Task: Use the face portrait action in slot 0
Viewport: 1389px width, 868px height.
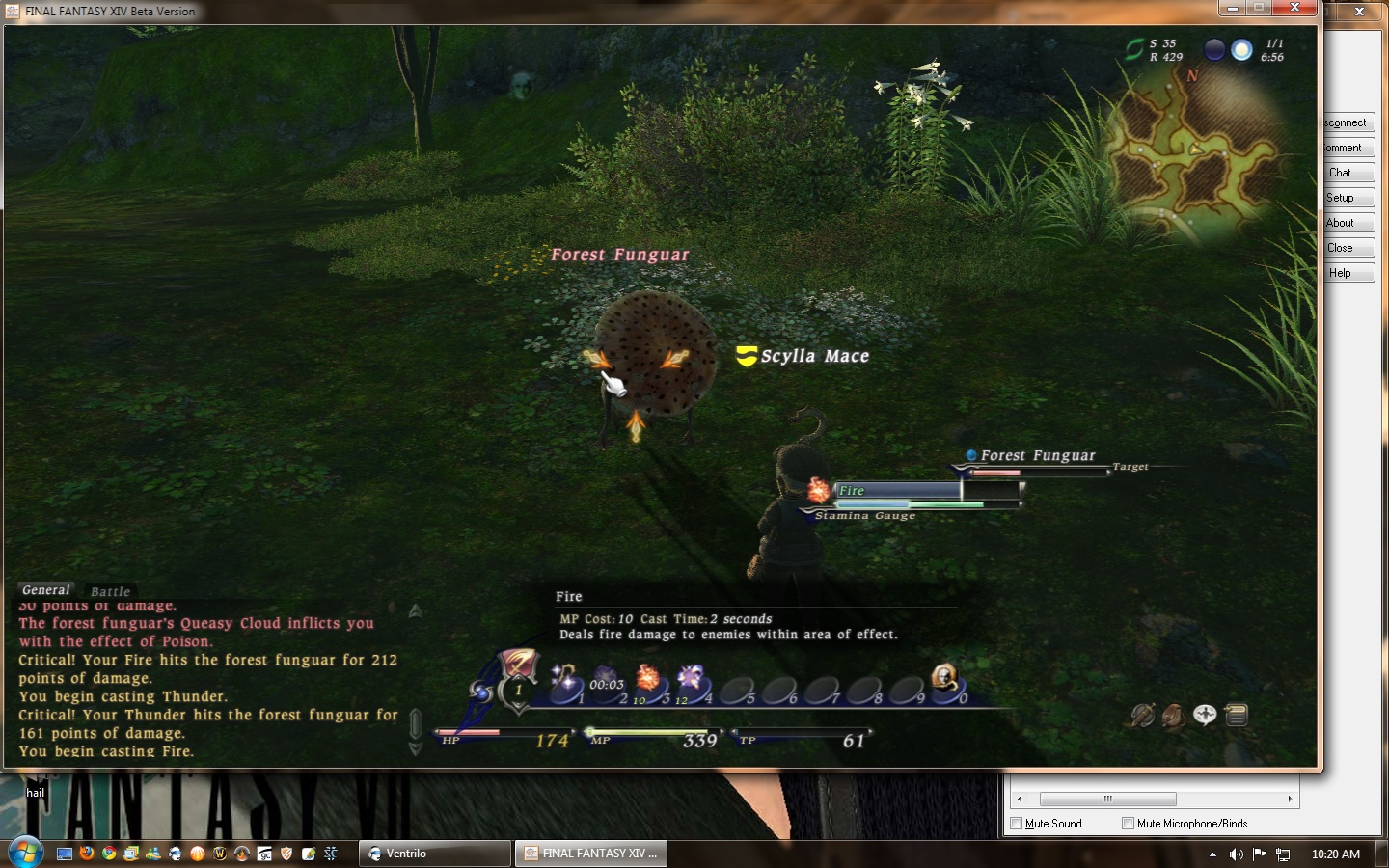Action: pos(944,679)
